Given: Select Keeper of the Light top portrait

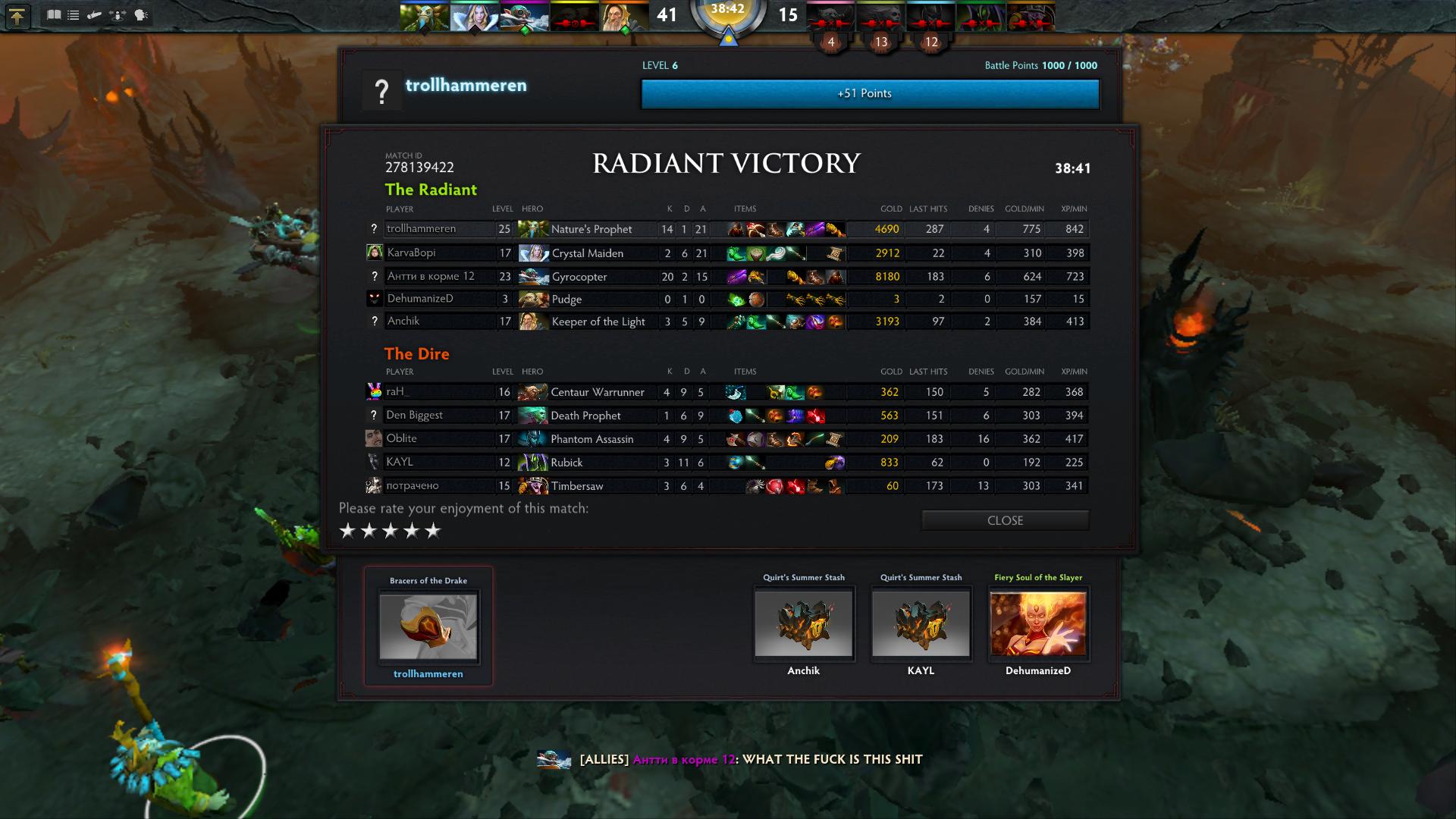Looking at the screenshot, I should point(624,17).
